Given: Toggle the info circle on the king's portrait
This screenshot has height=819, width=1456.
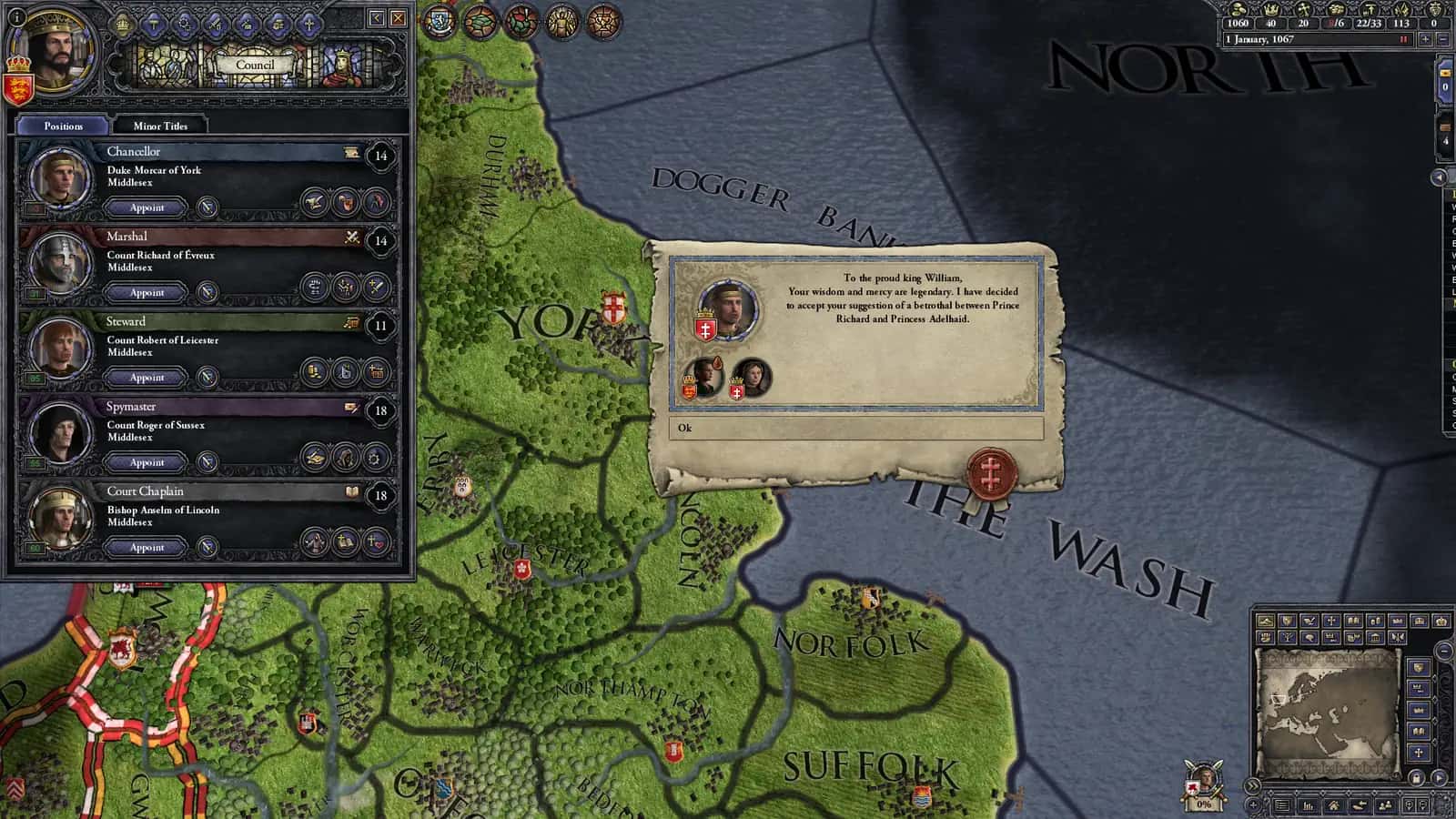Looking at the screenshot, I should pyautogui.click(x=16, y=18).
